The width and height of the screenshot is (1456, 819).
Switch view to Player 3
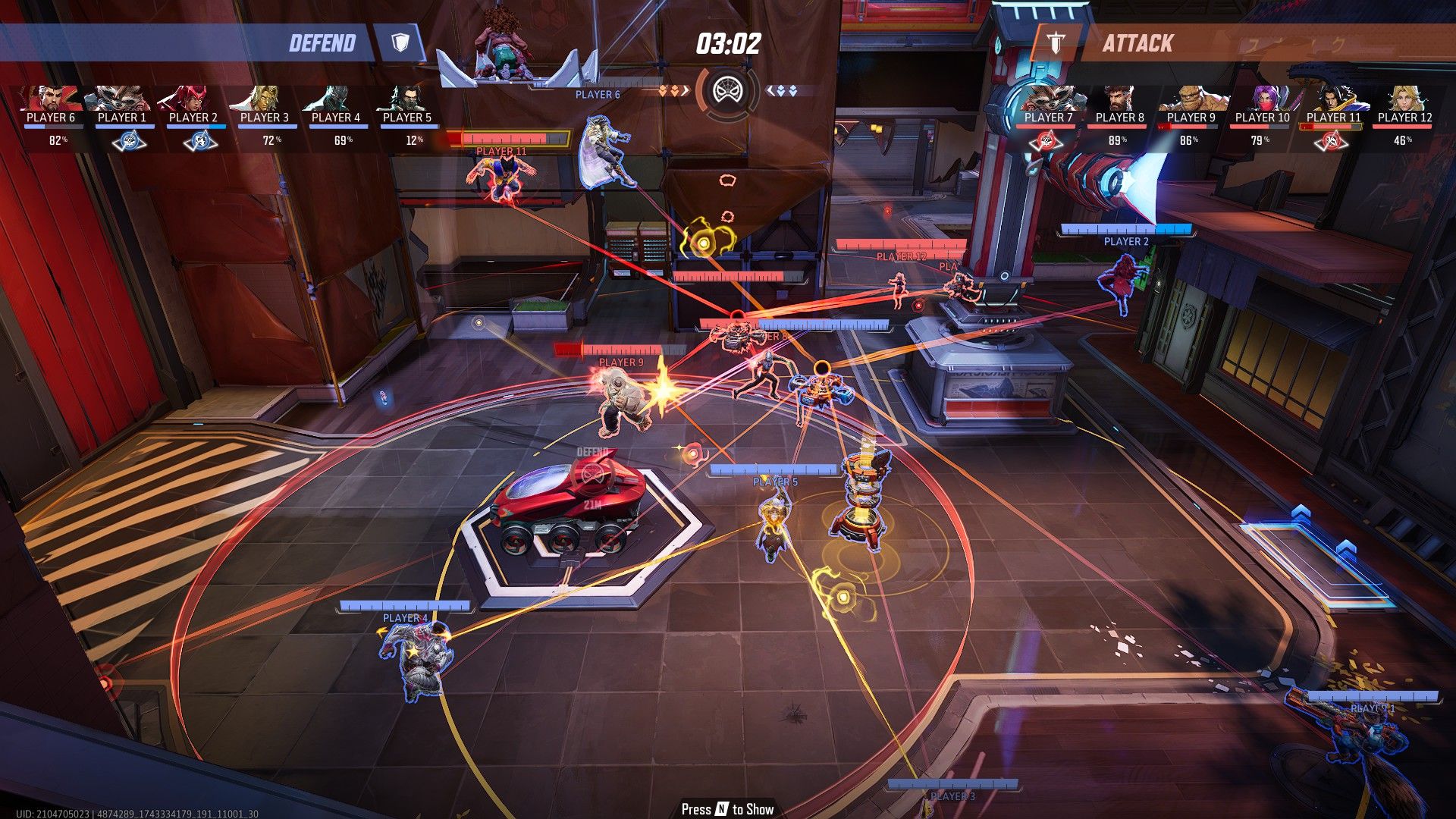pos(265,99)
